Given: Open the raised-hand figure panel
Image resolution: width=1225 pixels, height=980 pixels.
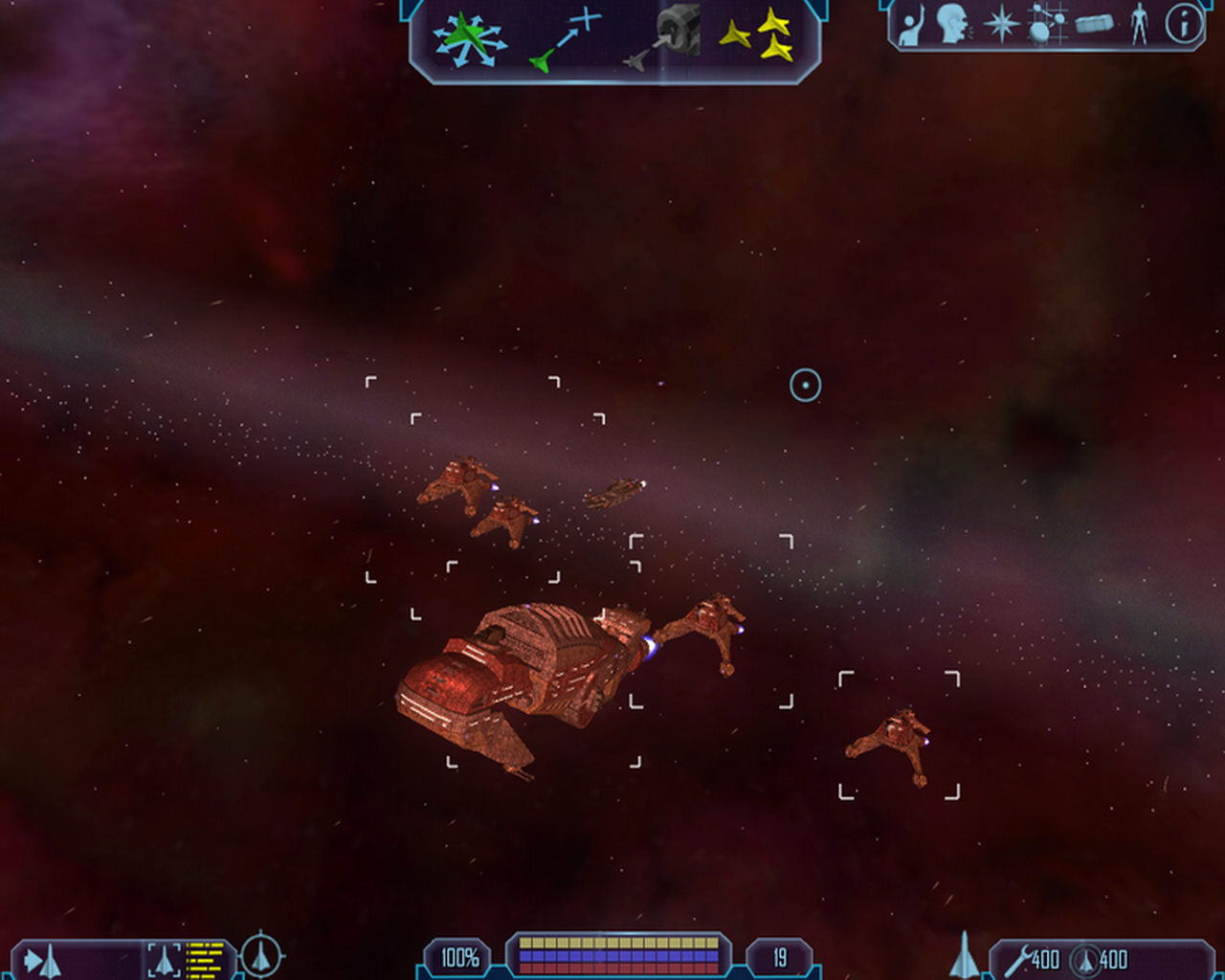Looking at the screenshot, I should pyautogui.click(x=910, y=26).
